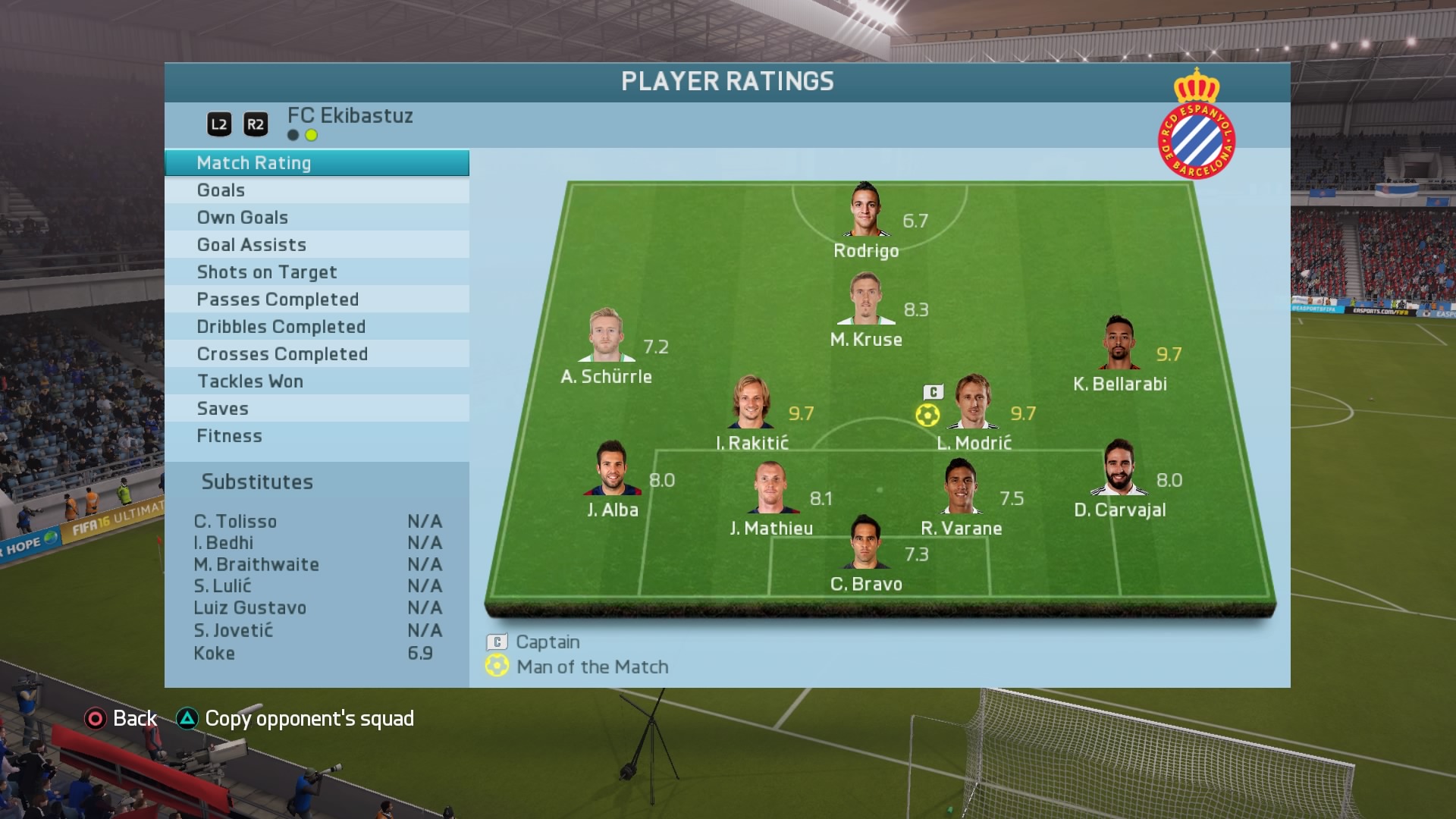Image resolution: width=1456 pixels, height=819 pixels.
Task: Show Goal Assists statistics
Action: (x=316, y=245)
